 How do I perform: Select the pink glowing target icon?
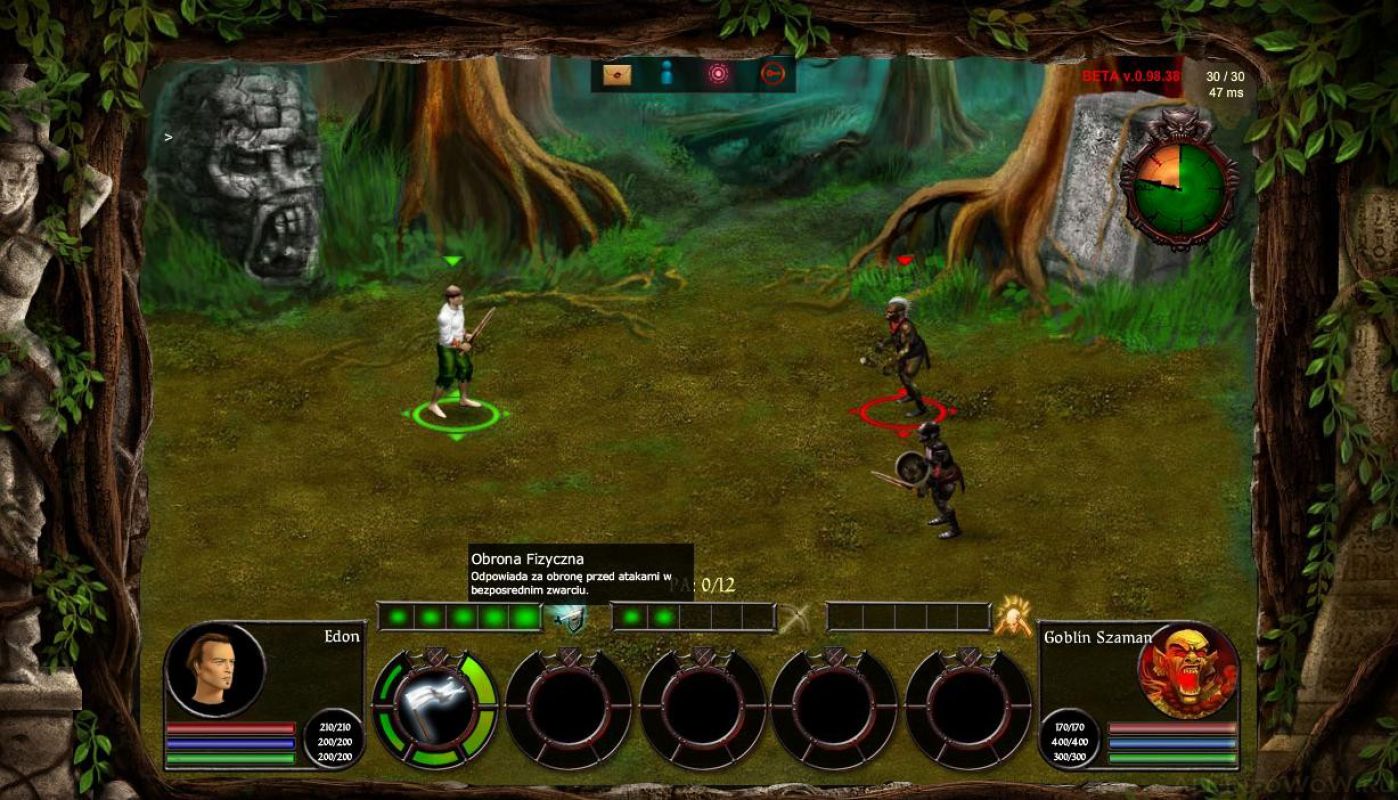718,74
